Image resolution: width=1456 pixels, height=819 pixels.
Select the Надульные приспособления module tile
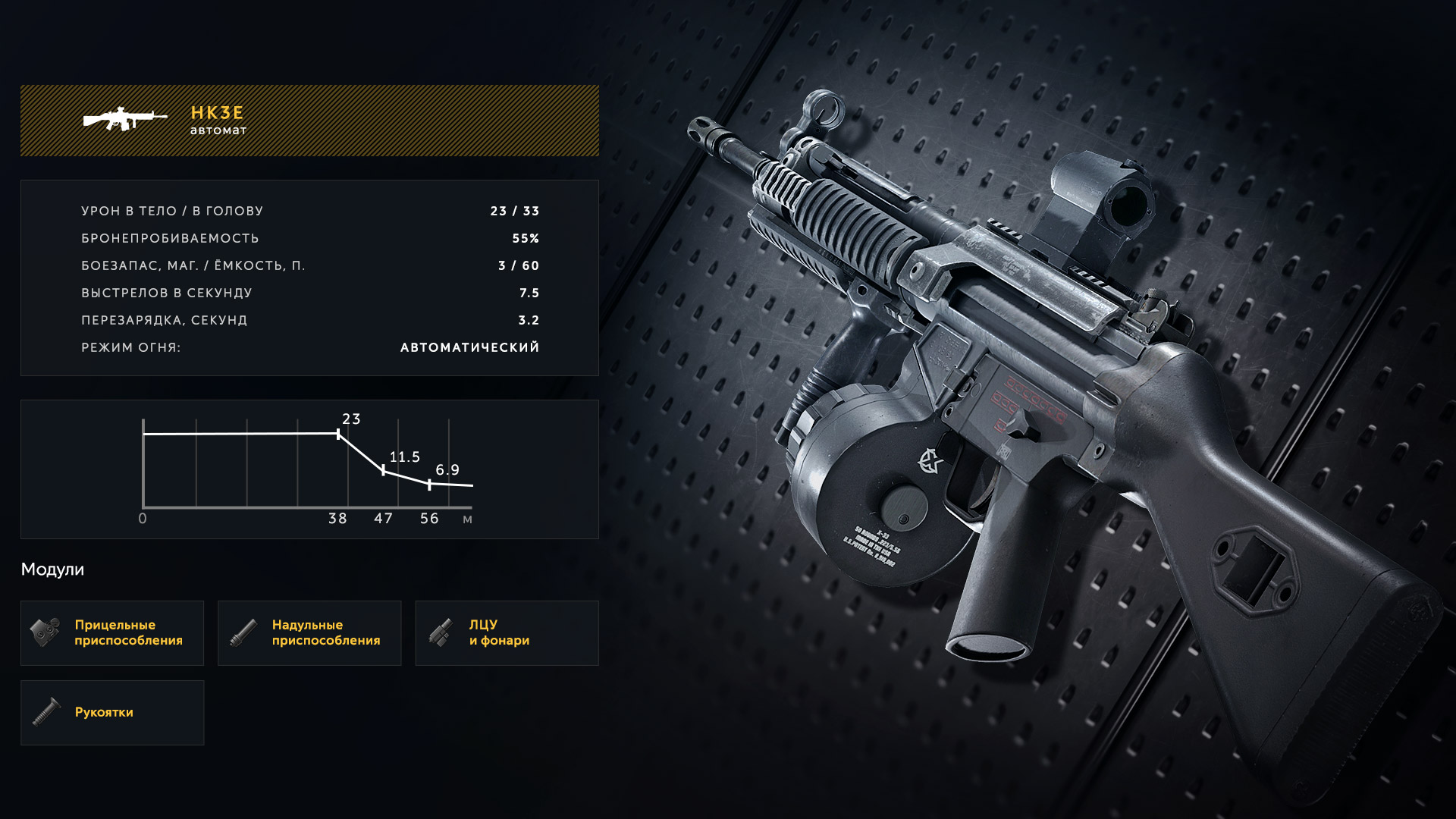[309, 633]
